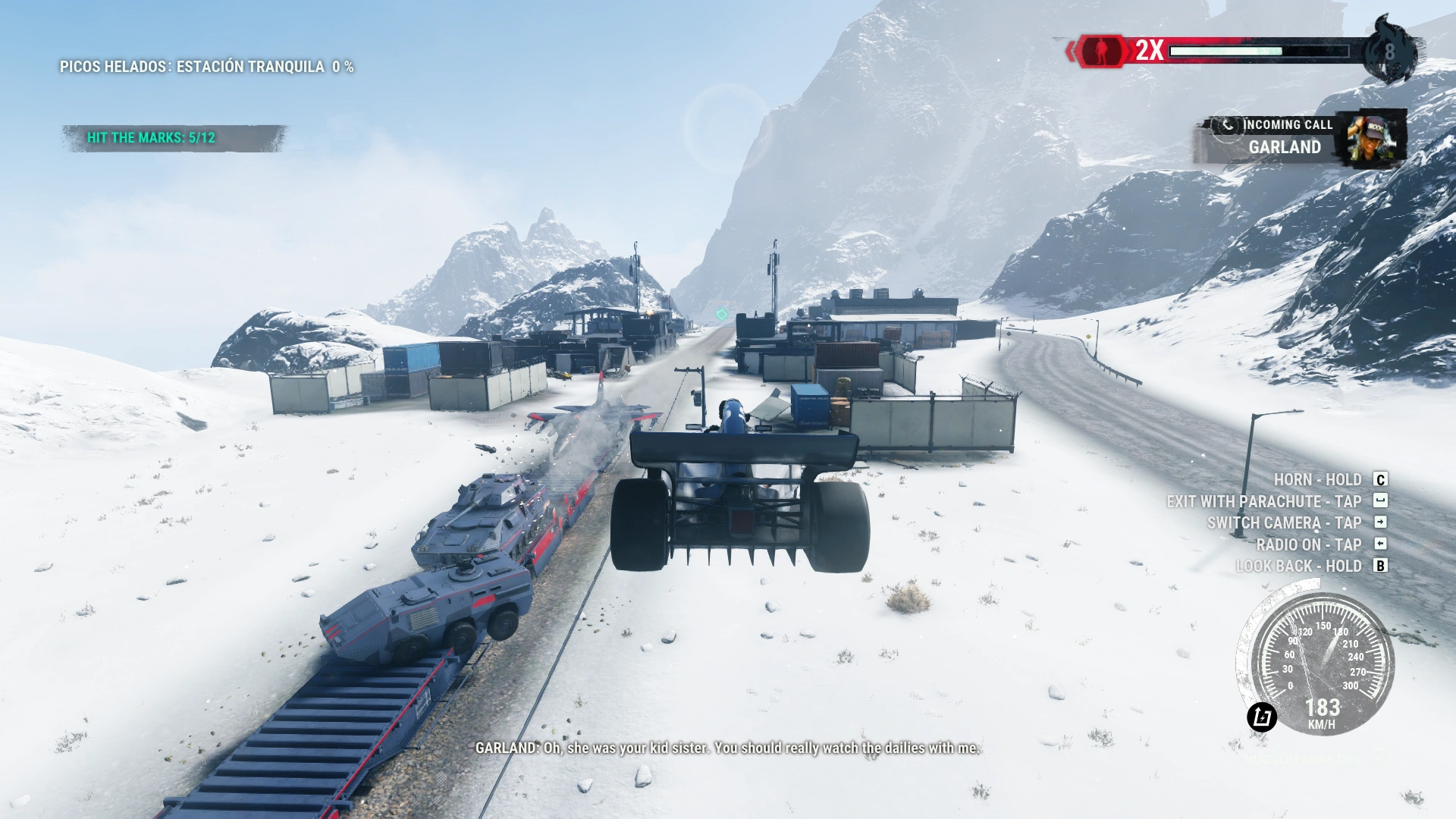The height and width of the screenshot is (819, 1456).
Task: Click the Horn - Hold action label
Action: coord(1319,479)
